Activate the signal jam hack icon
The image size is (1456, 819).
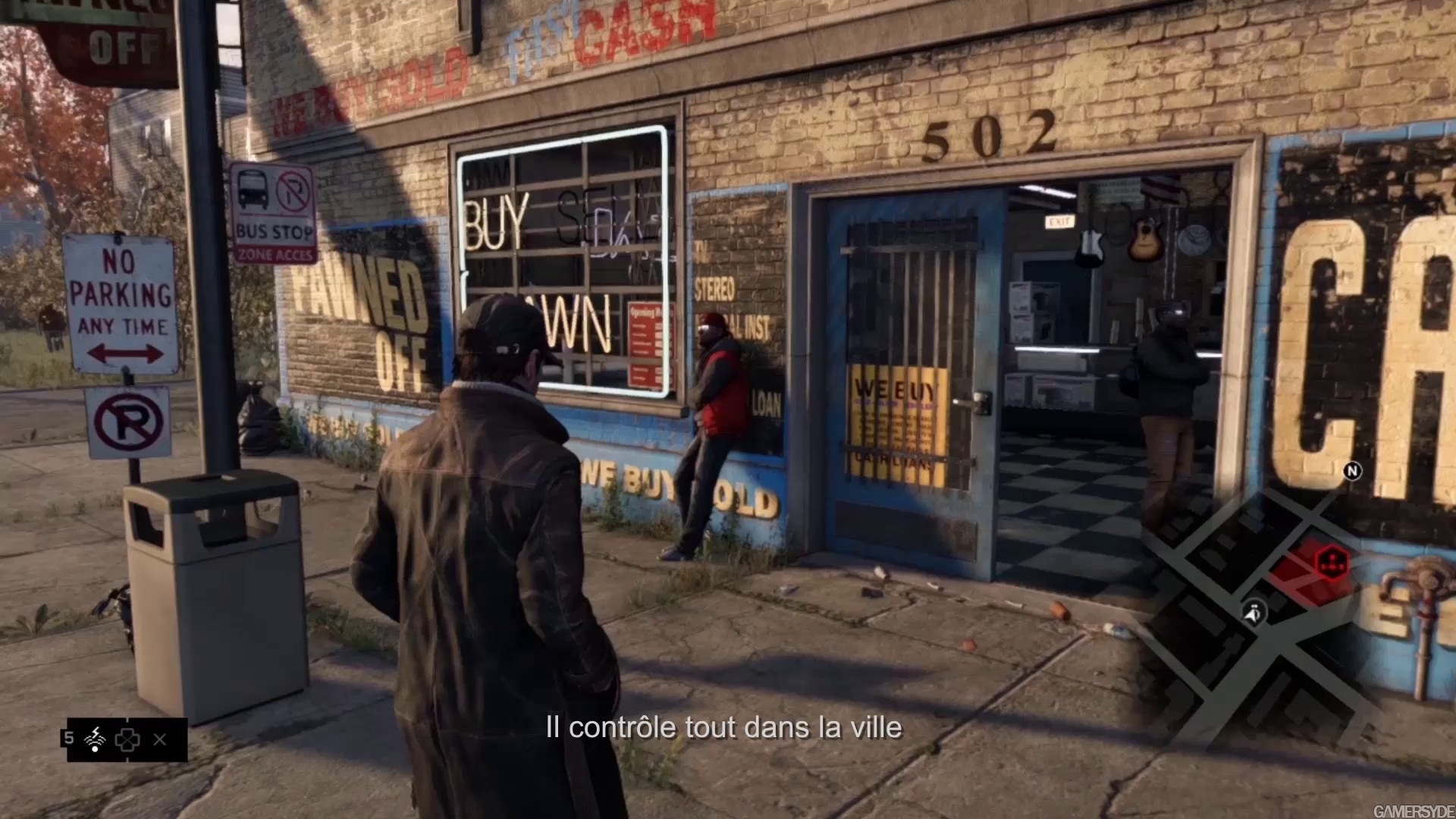pos(95,739)
